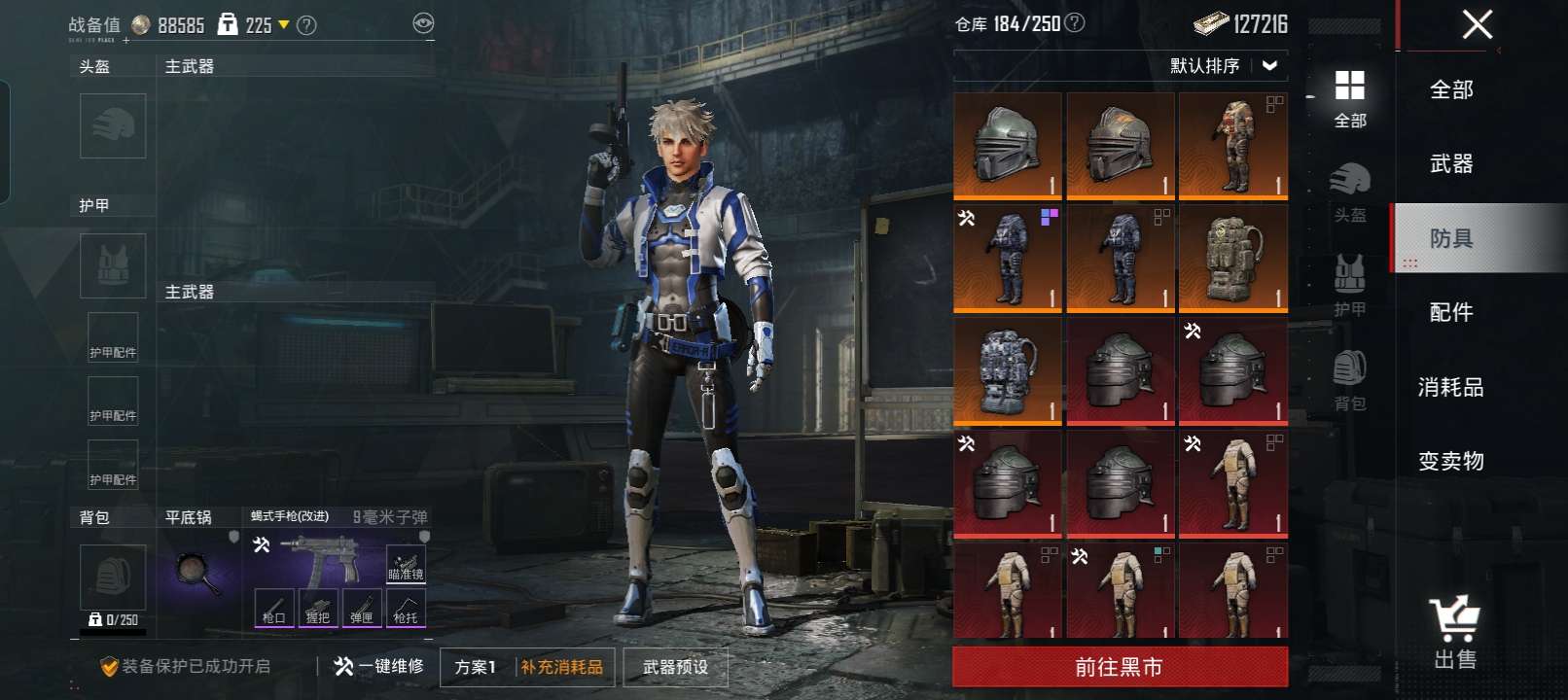Select the equipped frying pan slot
The image size is (1568, 700).
(199, 572)
